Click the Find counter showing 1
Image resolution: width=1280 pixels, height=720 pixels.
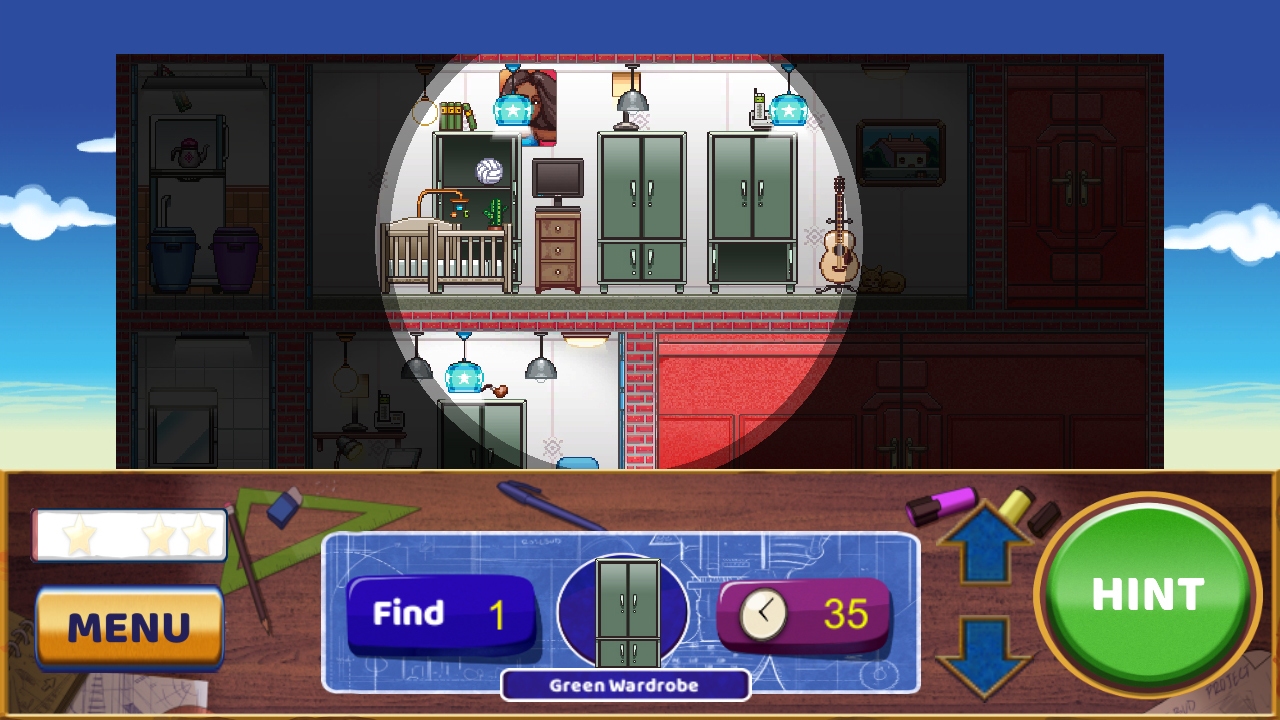pos(440,613)
